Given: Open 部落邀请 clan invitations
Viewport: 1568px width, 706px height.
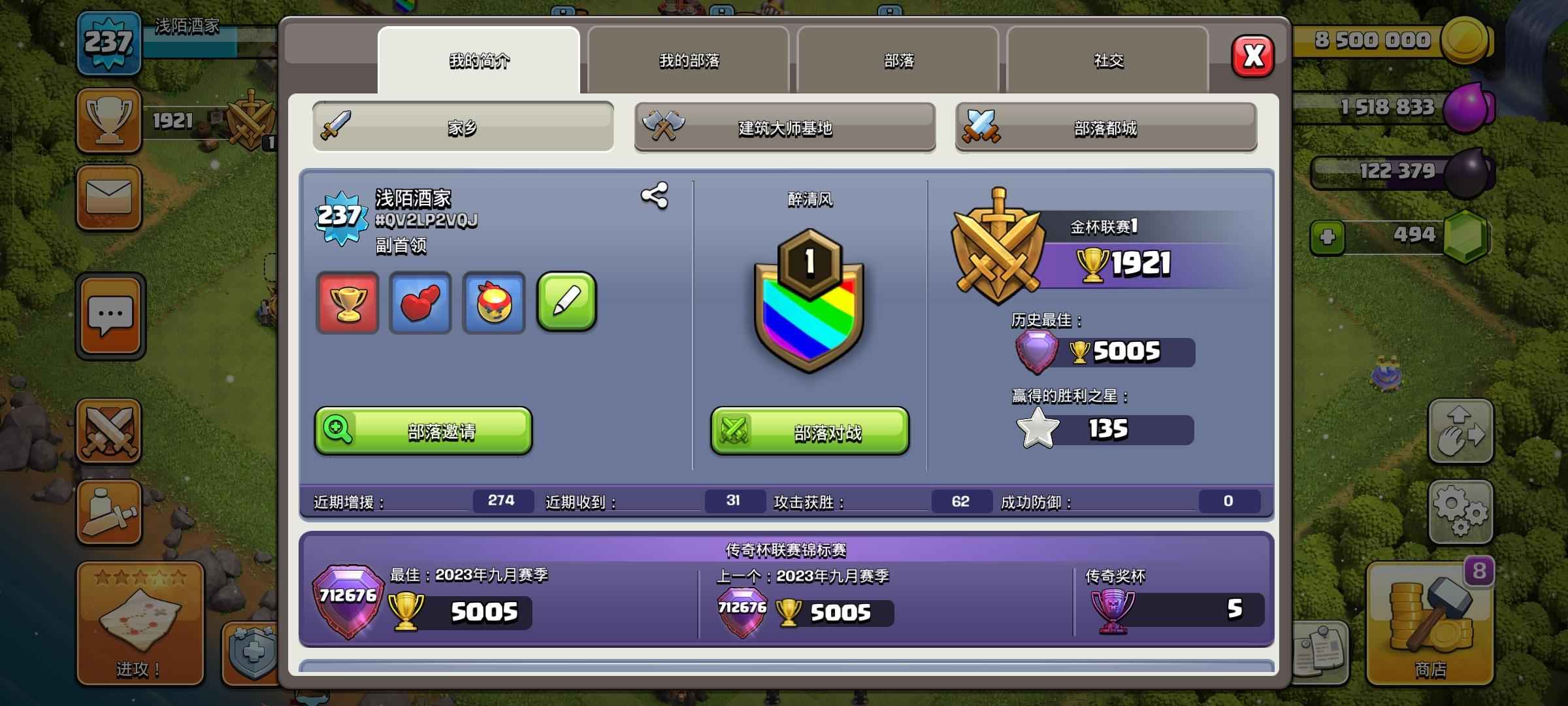Looking at the screenshot, I should click(x=423, y=431).
